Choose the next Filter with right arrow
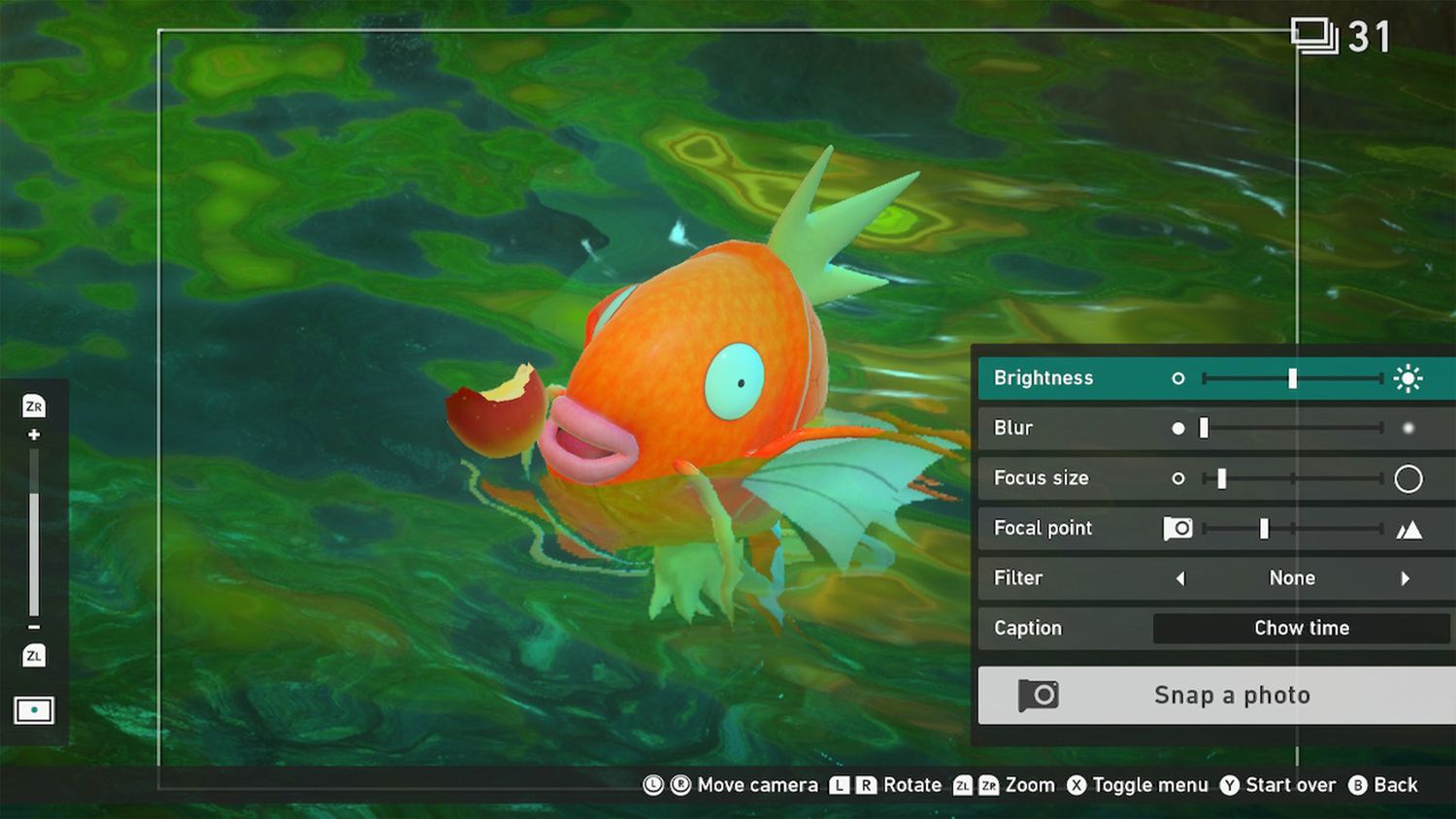Screen dimensions: 1456x819 pos(1405,578)
